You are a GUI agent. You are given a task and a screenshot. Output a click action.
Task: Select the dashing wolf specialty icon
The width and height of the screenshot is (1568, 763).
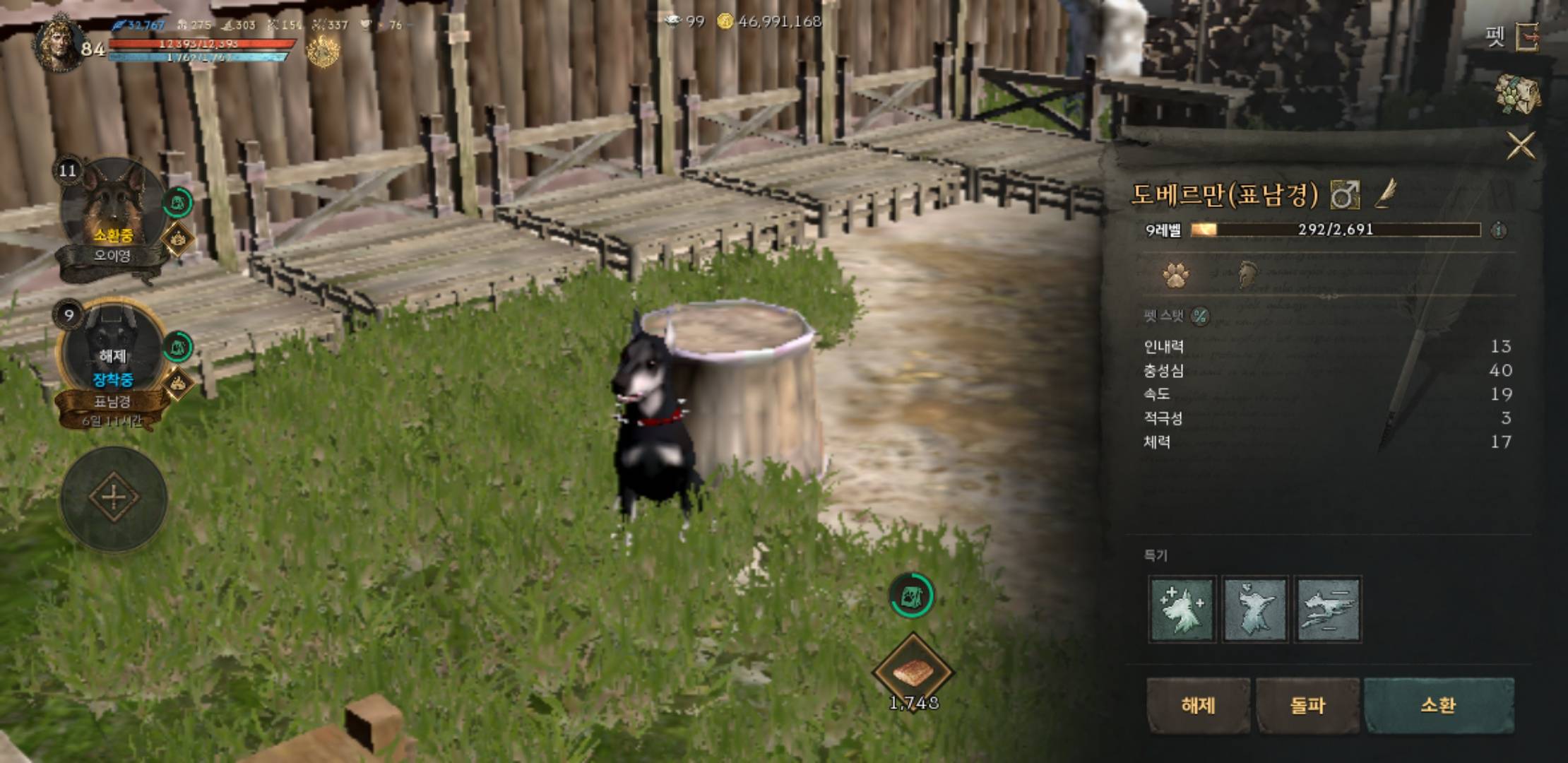point(1328,609)
